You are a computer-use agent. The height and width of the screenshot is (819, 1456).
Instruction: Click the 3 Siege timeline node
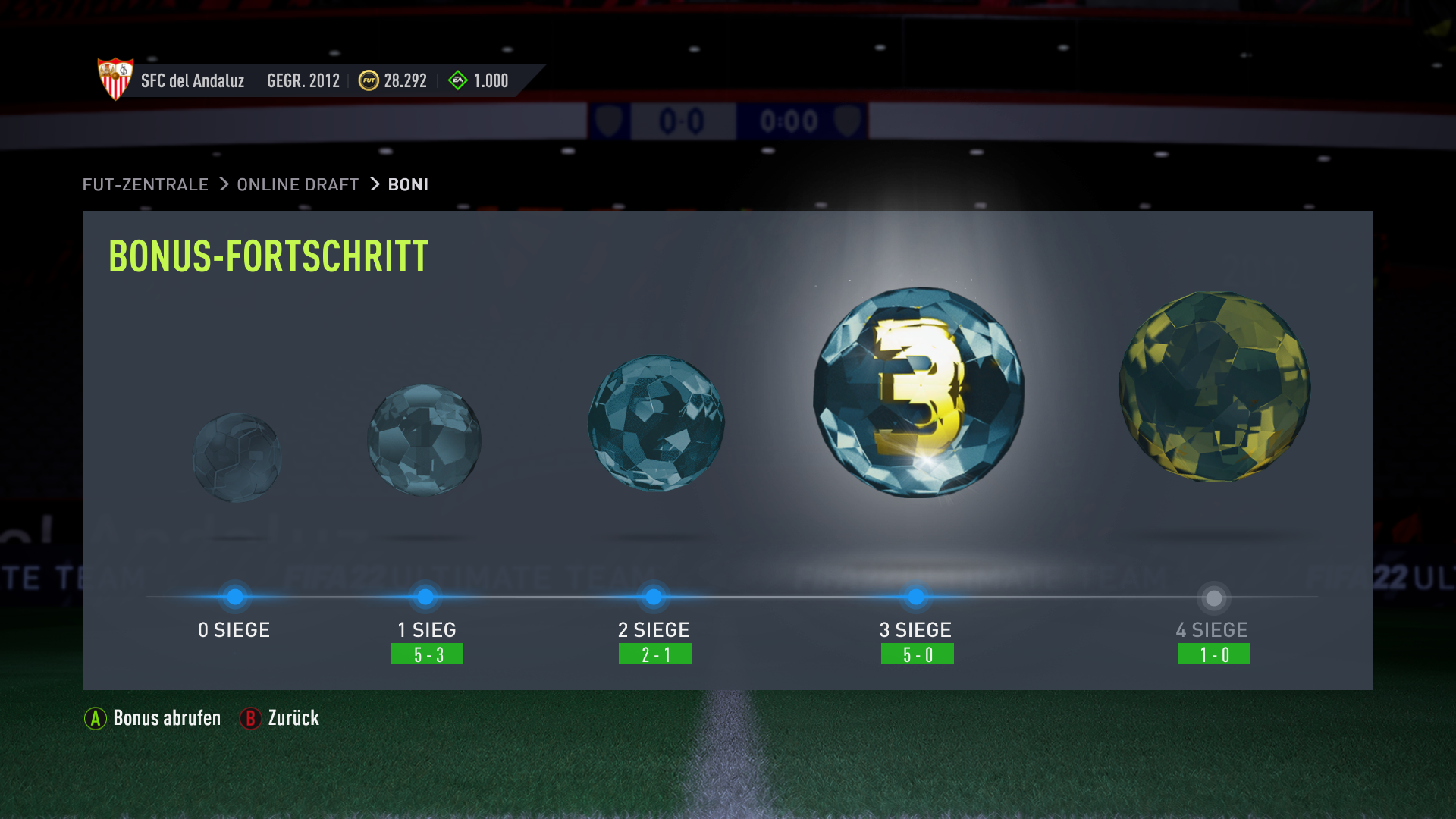pos(916,598)
